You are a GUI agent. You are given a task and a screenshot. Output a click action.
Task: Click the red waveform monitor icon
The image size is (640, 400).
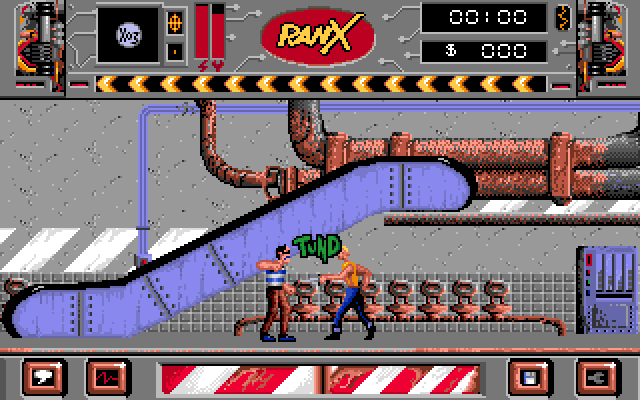(107, 377)
